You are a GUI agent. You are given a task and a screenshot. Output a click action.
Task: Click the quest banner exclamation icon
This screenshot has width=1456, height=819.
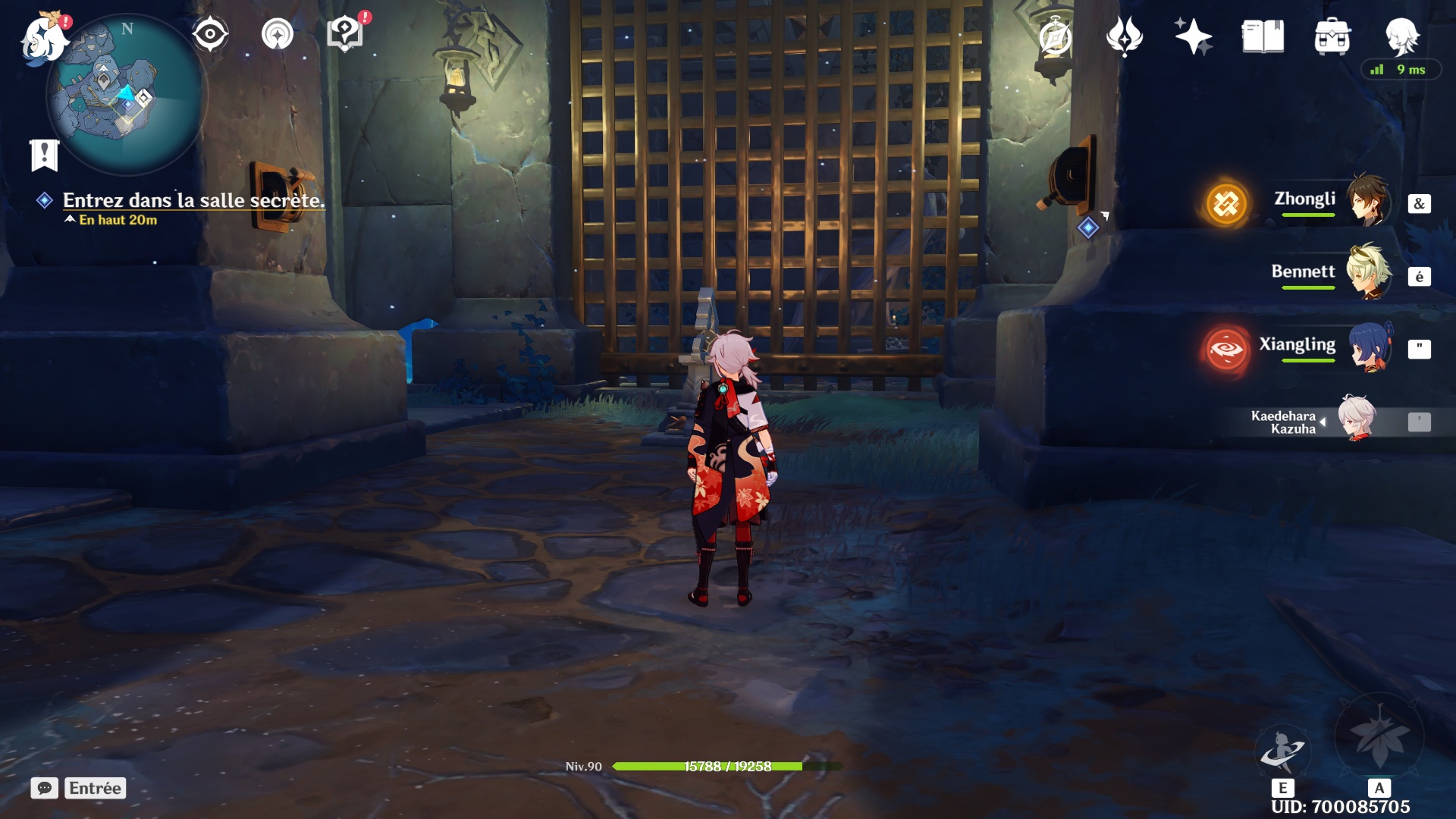(44, 155)
